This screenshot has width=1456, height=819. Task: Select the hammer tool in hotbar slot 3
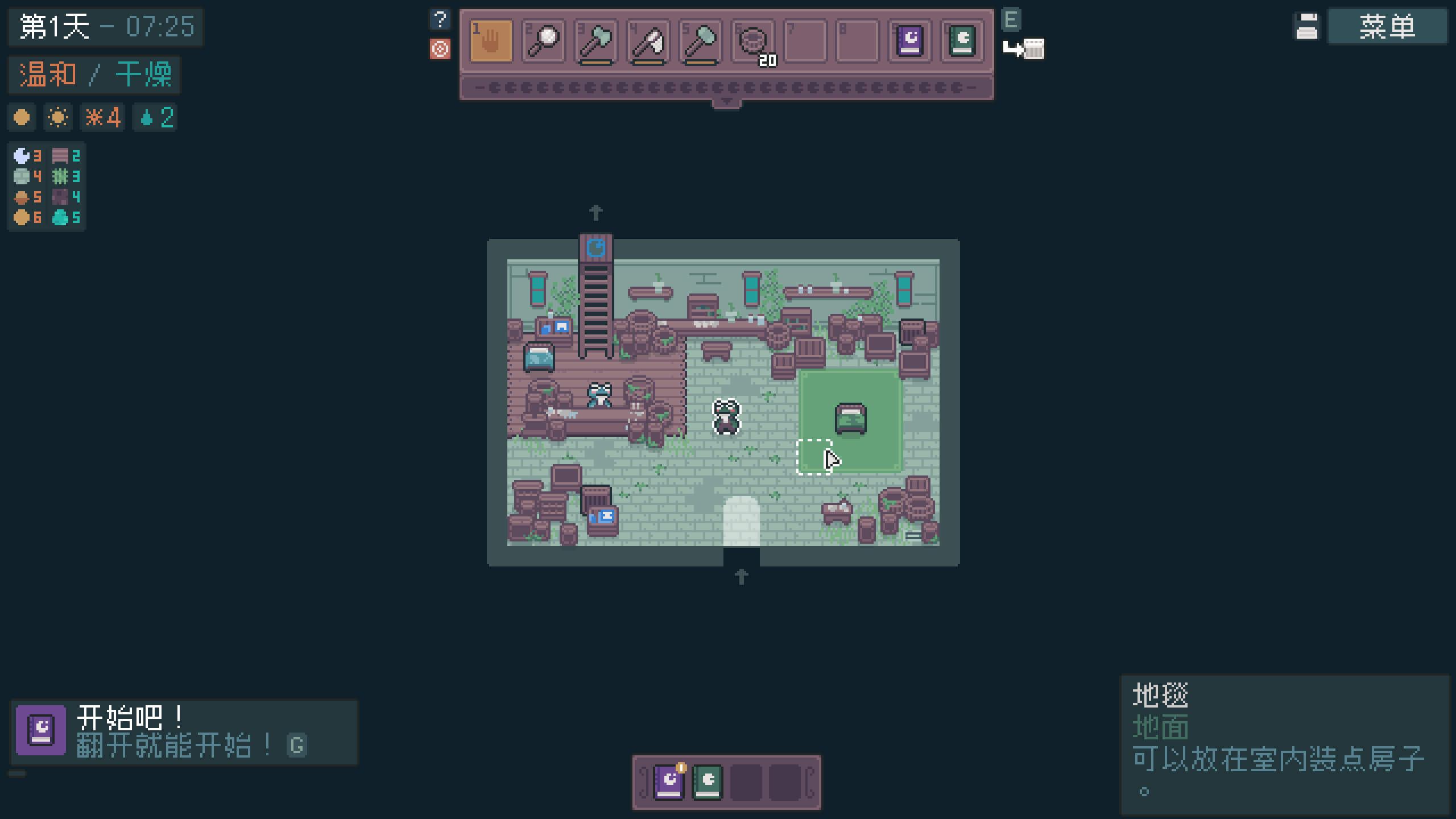[596, 40]
